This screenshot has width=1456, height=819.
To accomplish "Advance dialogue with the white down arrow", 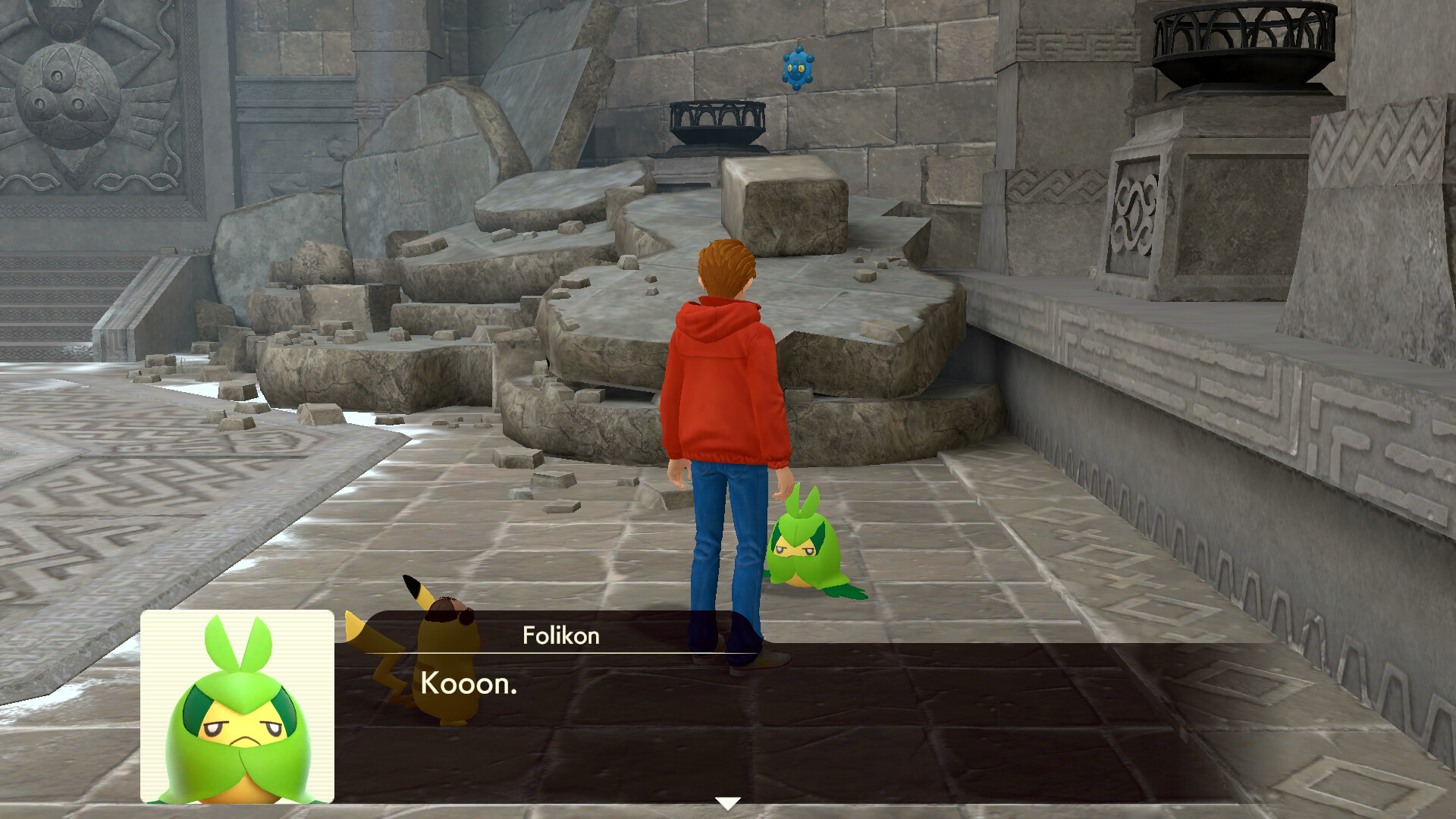I will tap(727, 802).
